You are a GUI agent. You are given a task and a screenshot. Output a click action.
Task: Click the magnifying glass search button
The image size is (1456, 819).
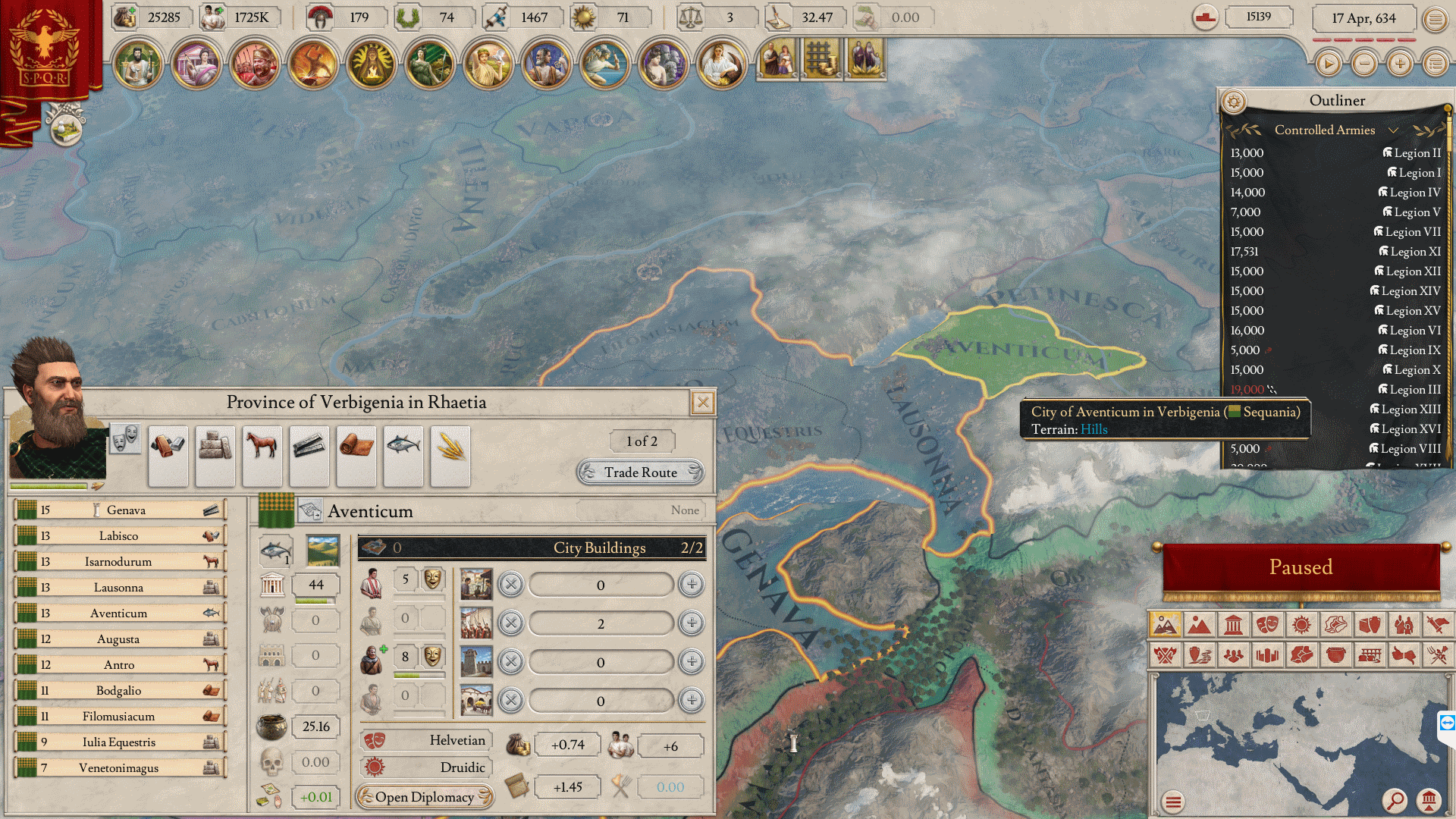point(1394,800)
